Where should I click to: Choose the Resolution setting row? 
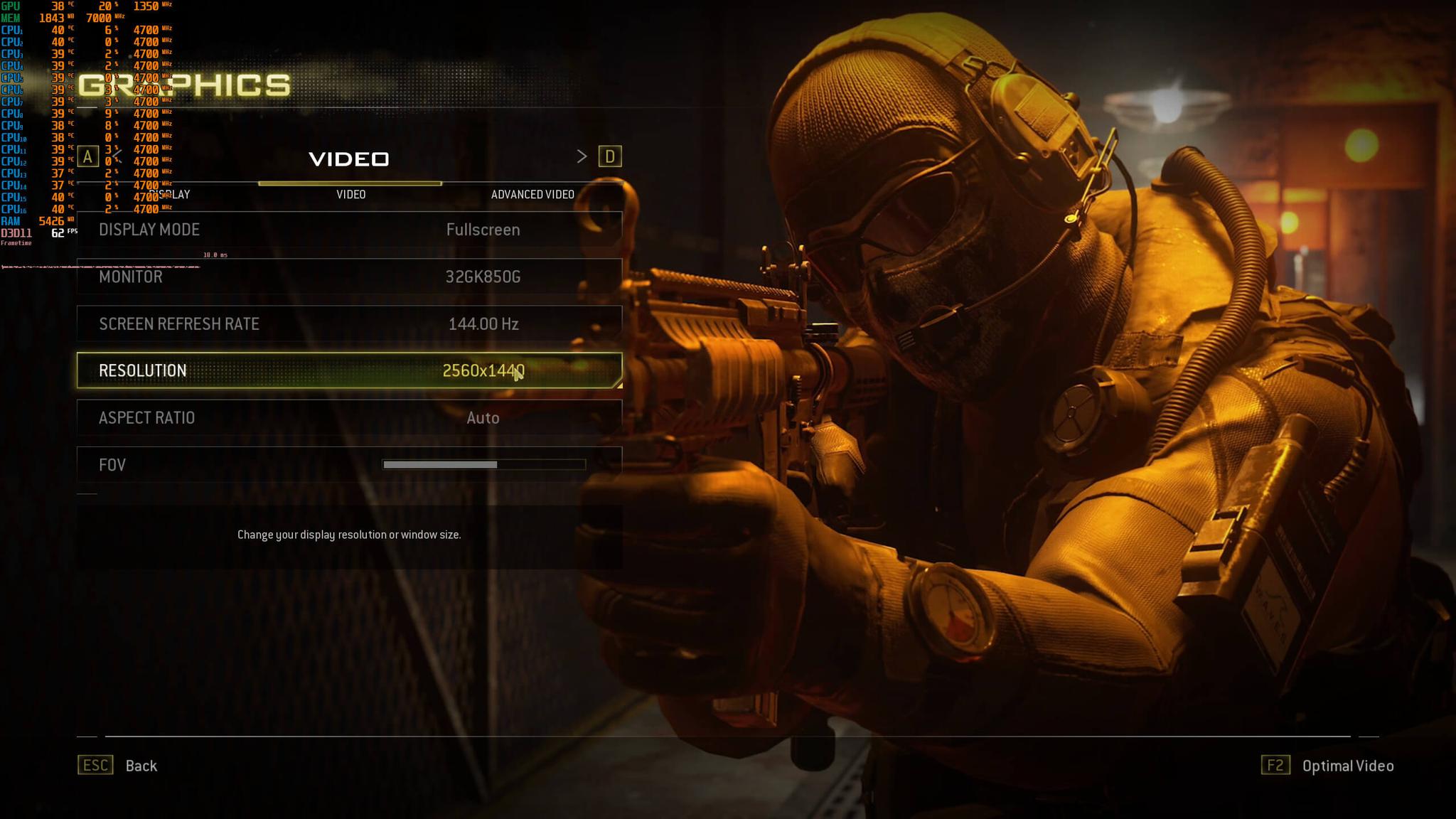pyautogui.click(x=349, y=370)
